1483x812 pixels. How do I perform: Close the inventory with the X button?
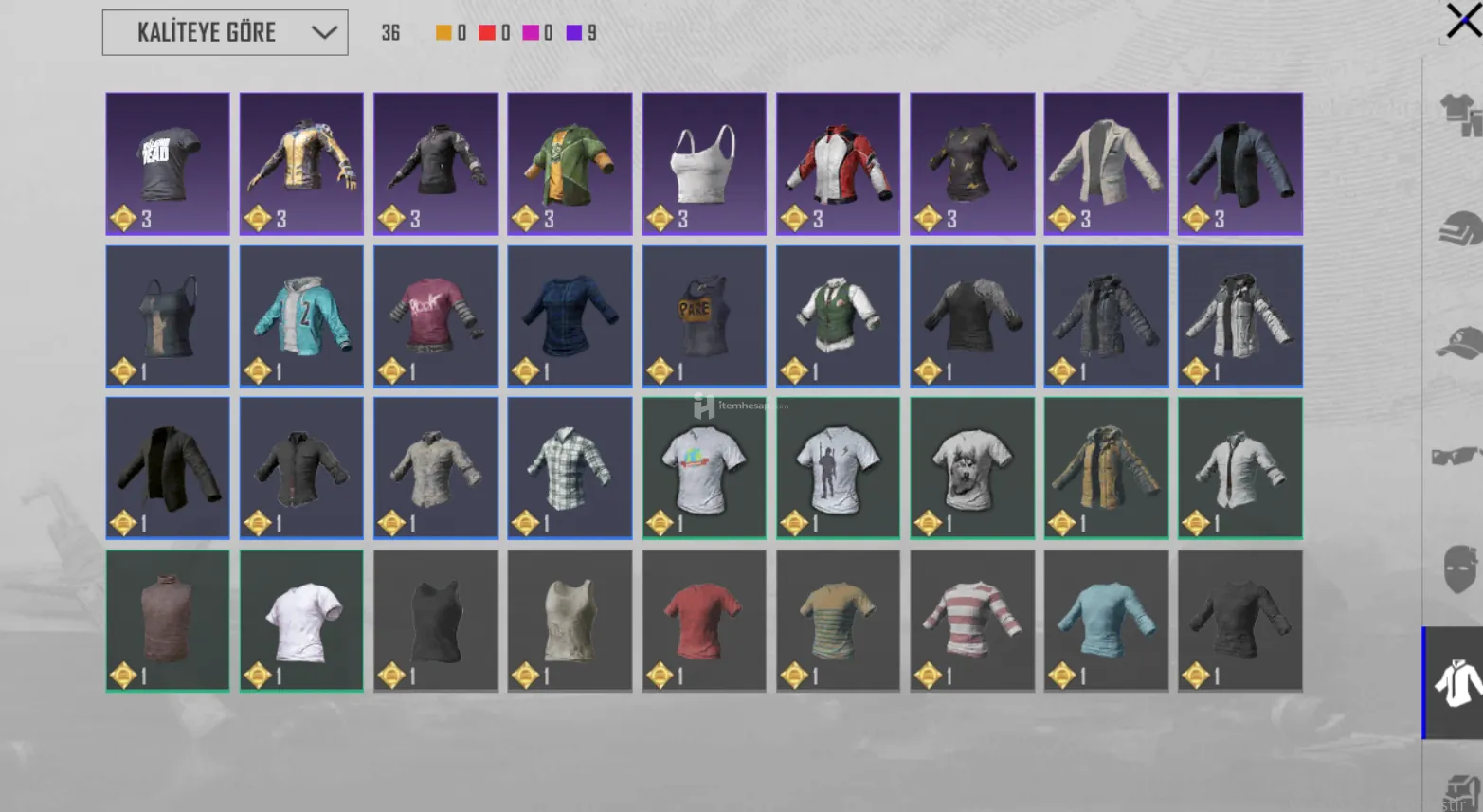point(1462,20)
